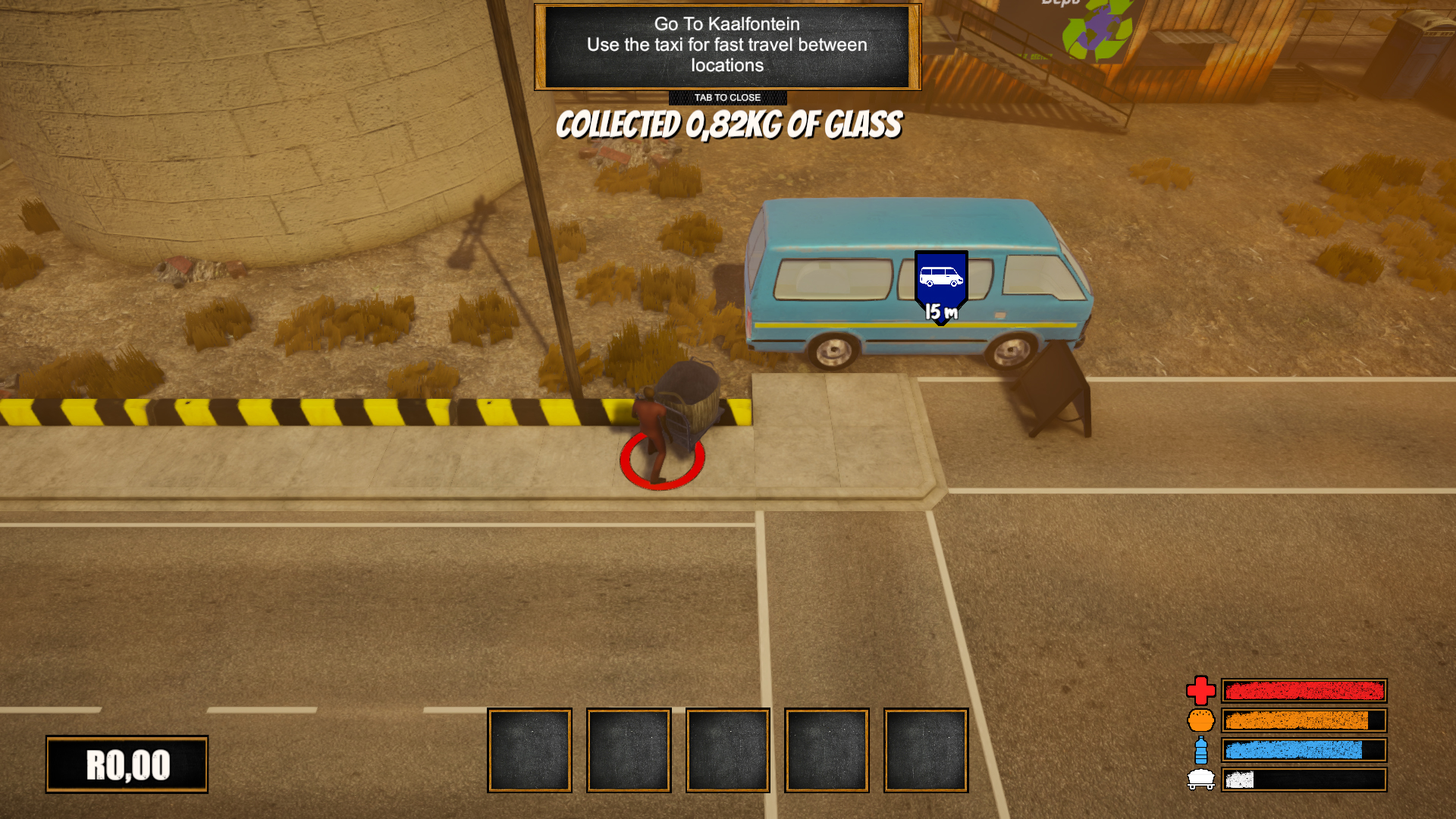This screenshot has width=1456, height=819.
Task: Dismiss the 'Collected 0,82kg of glass' notification
Action: pyautogui.click(x=728, y=125)
